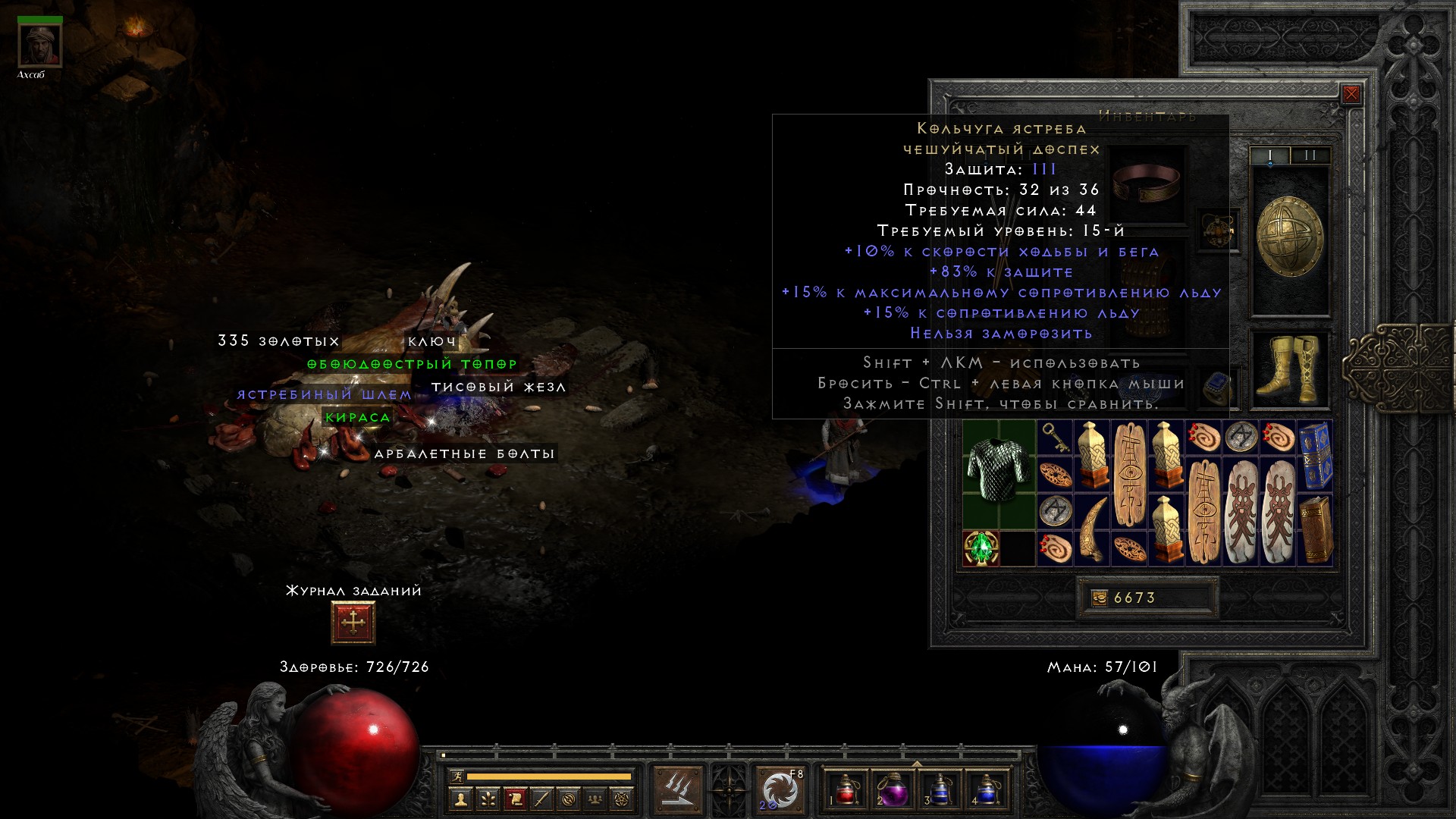Select the equipped round golden shield
The image size is (1456, 819).
click(1289, 238)
